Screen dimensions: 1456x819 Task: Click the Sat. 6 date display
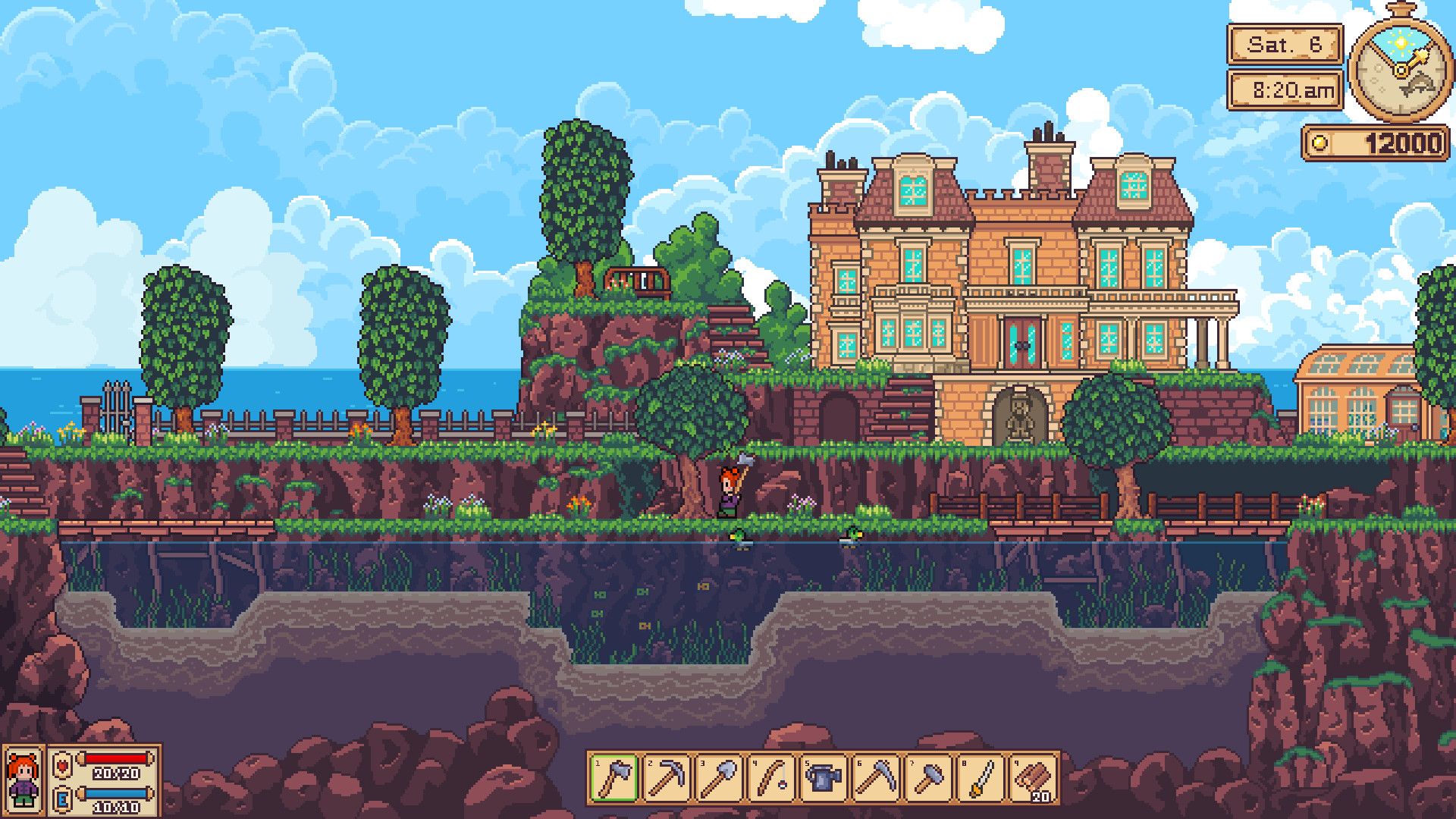point(1285,45)
